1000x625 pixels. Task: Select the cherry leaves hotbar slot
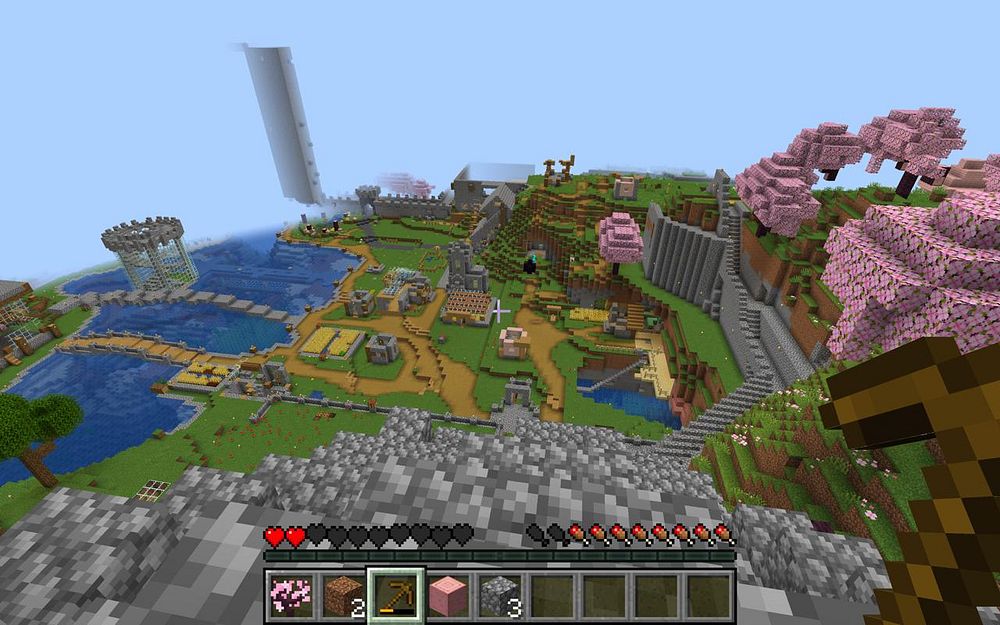(291, 595)
